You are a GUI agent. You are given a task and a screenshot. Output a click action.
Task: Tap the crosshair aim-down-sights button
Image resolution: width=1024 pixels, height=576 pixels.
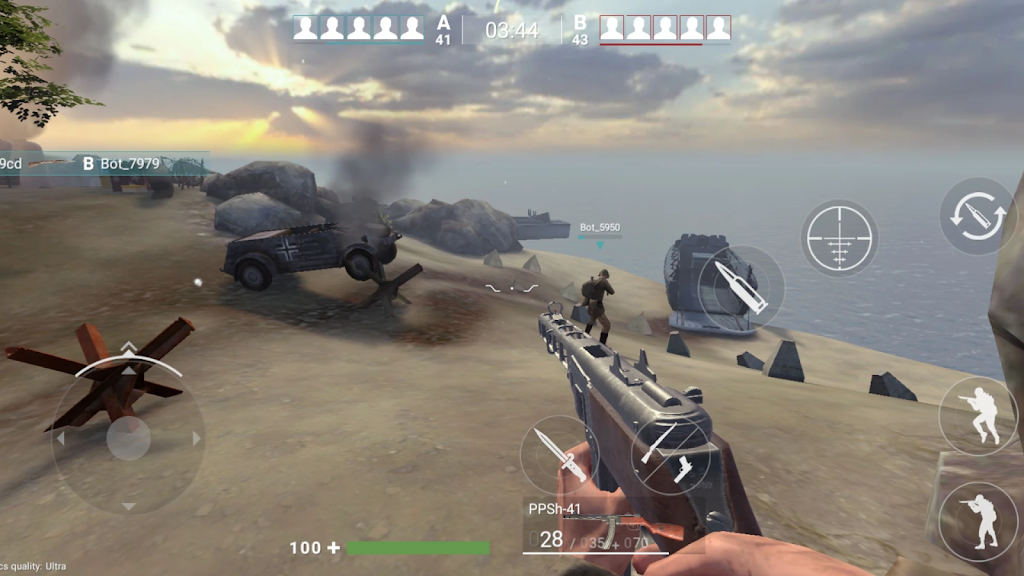coord(839,238)
